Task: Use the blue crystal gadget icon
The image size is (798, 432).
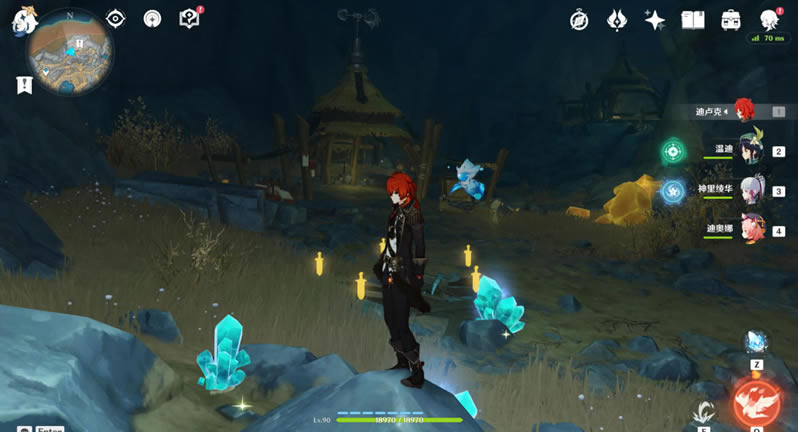Action: point(757,343)
